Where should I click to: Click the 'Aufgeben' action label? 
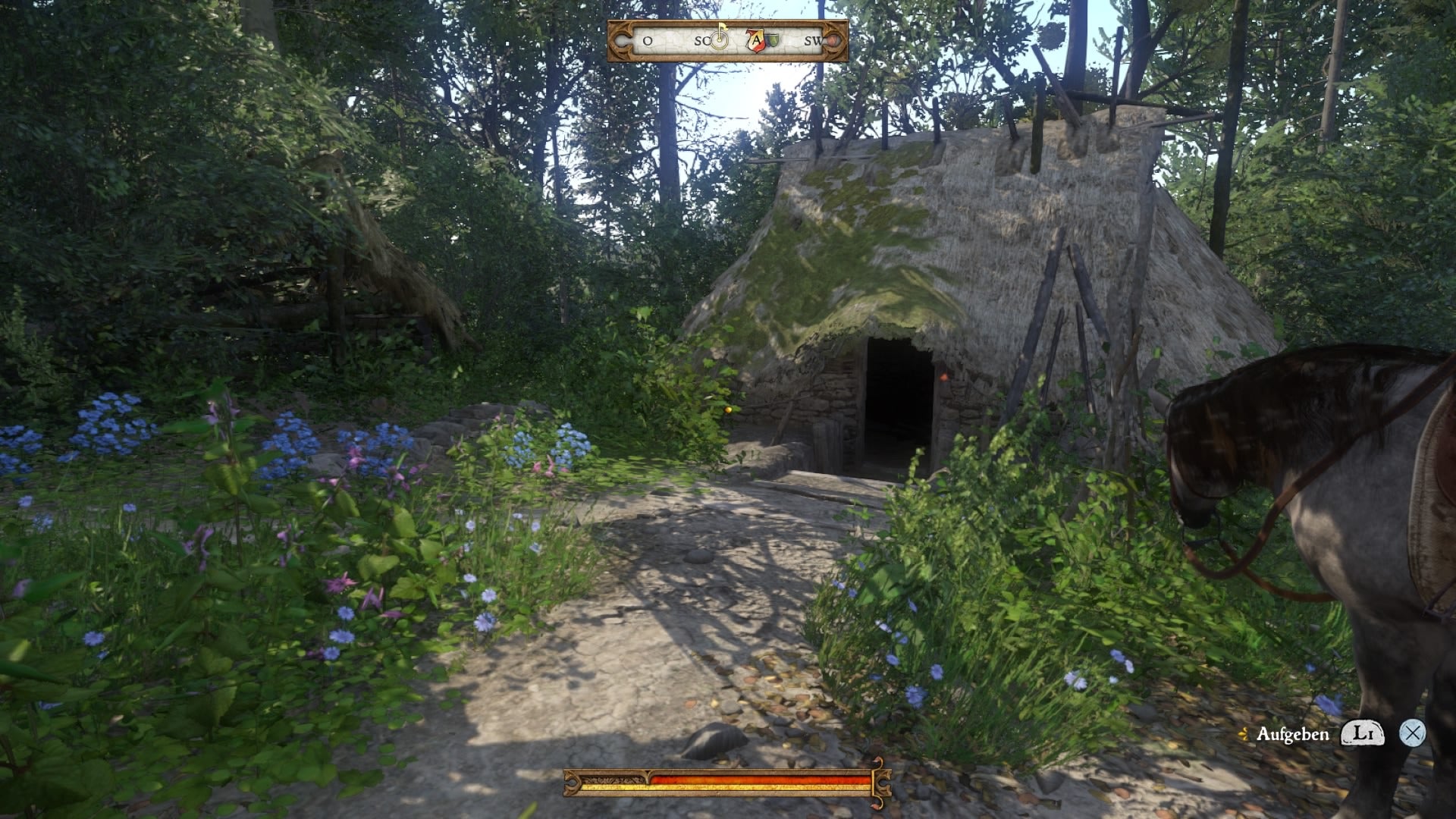tap(1294, 733)
